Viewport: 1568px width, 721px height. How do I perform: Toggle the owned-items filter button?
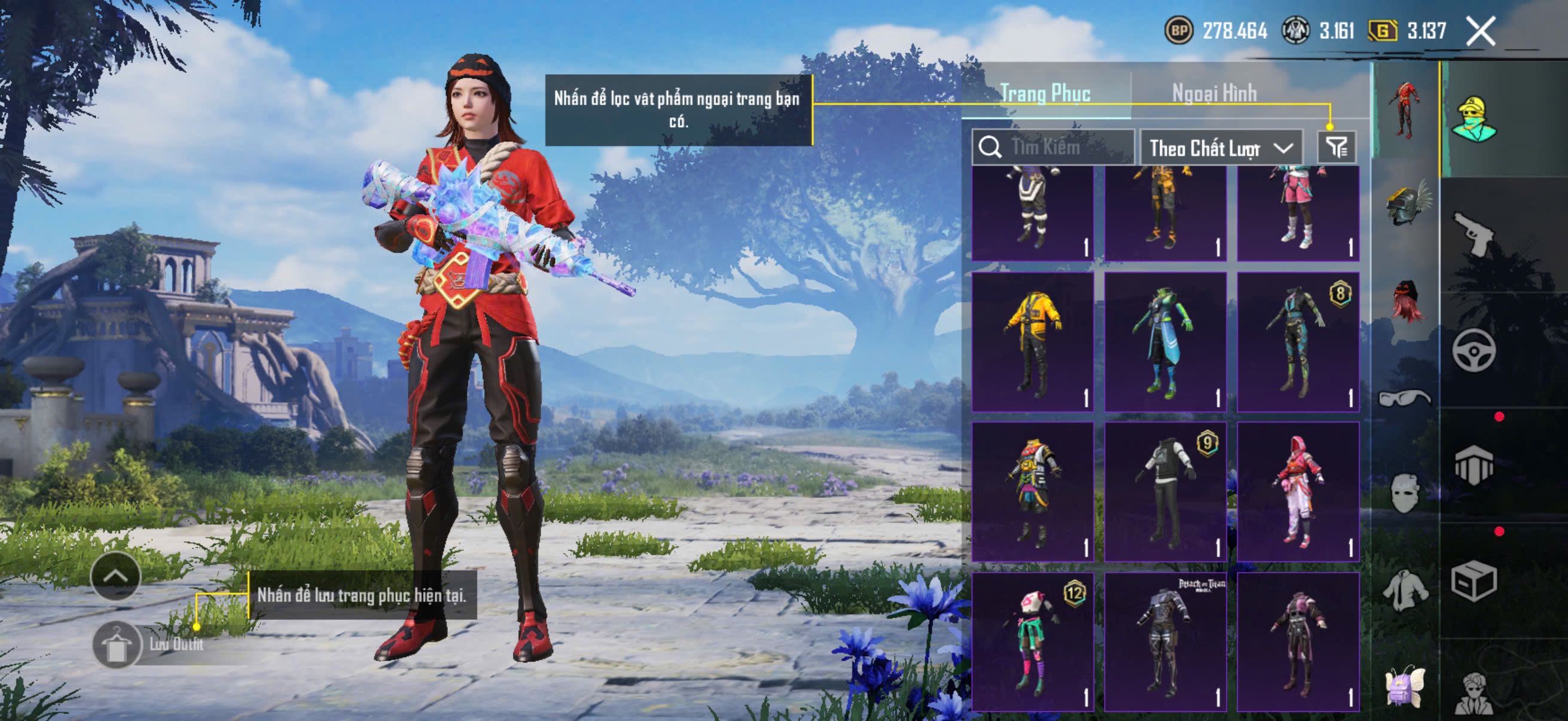coord(1336,146)
